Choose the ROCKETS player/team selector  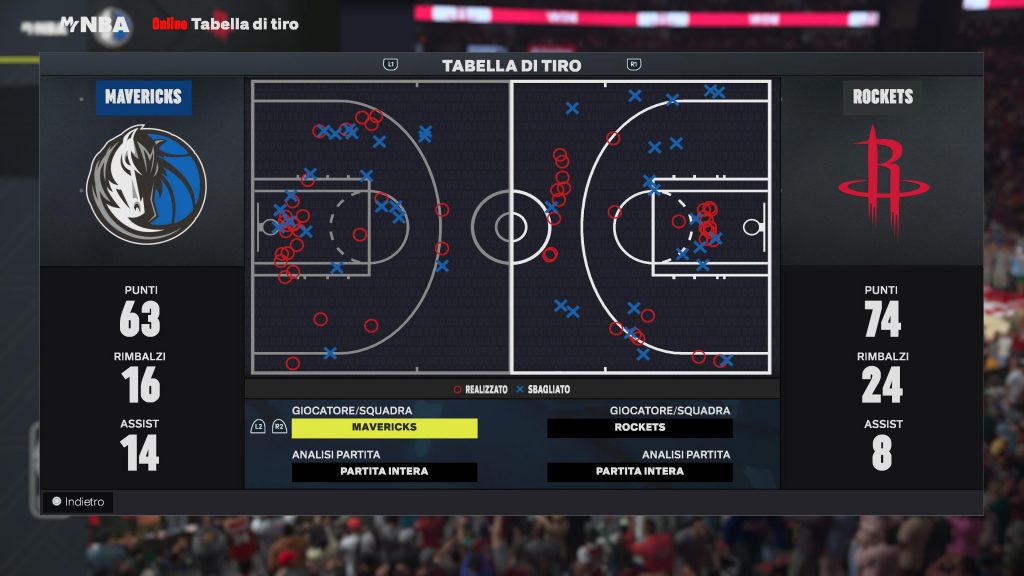[640, 427]
